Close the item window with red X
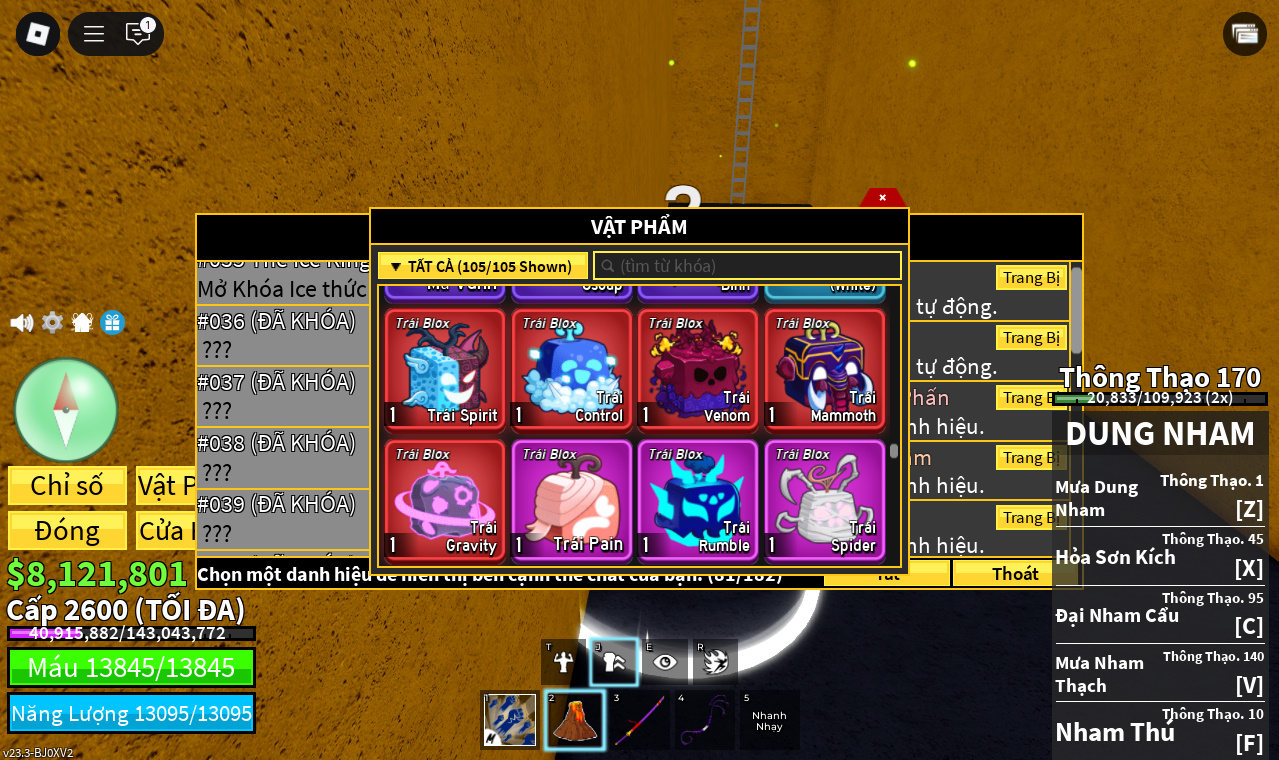 pyautogui.click(x=882, y=198)
